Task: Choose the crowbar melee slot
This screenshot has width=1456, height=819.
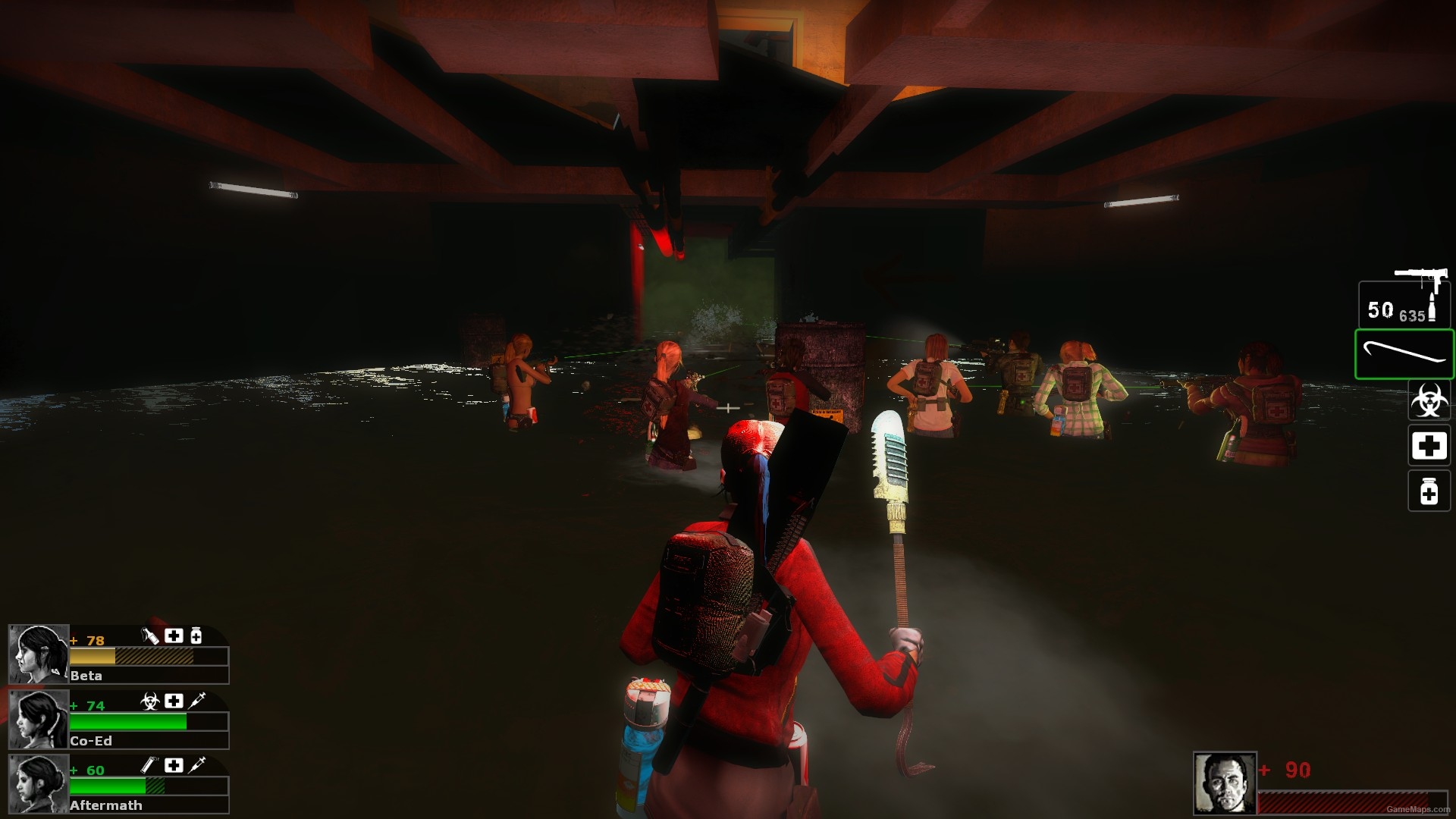Action: [x=1404, y=354]
